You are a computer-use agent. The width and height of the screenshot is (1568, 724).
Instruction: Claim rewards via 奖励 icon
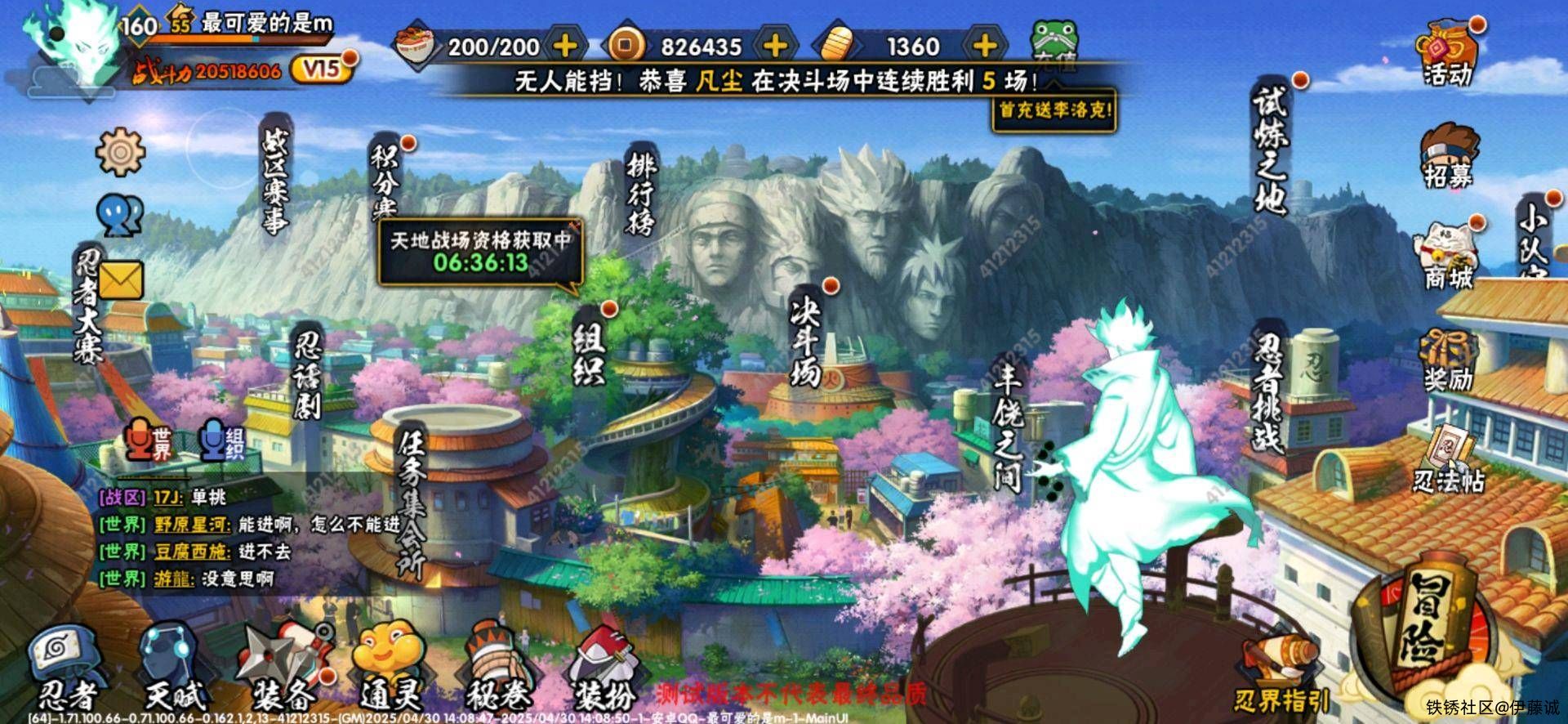(x=1449, y=358)
